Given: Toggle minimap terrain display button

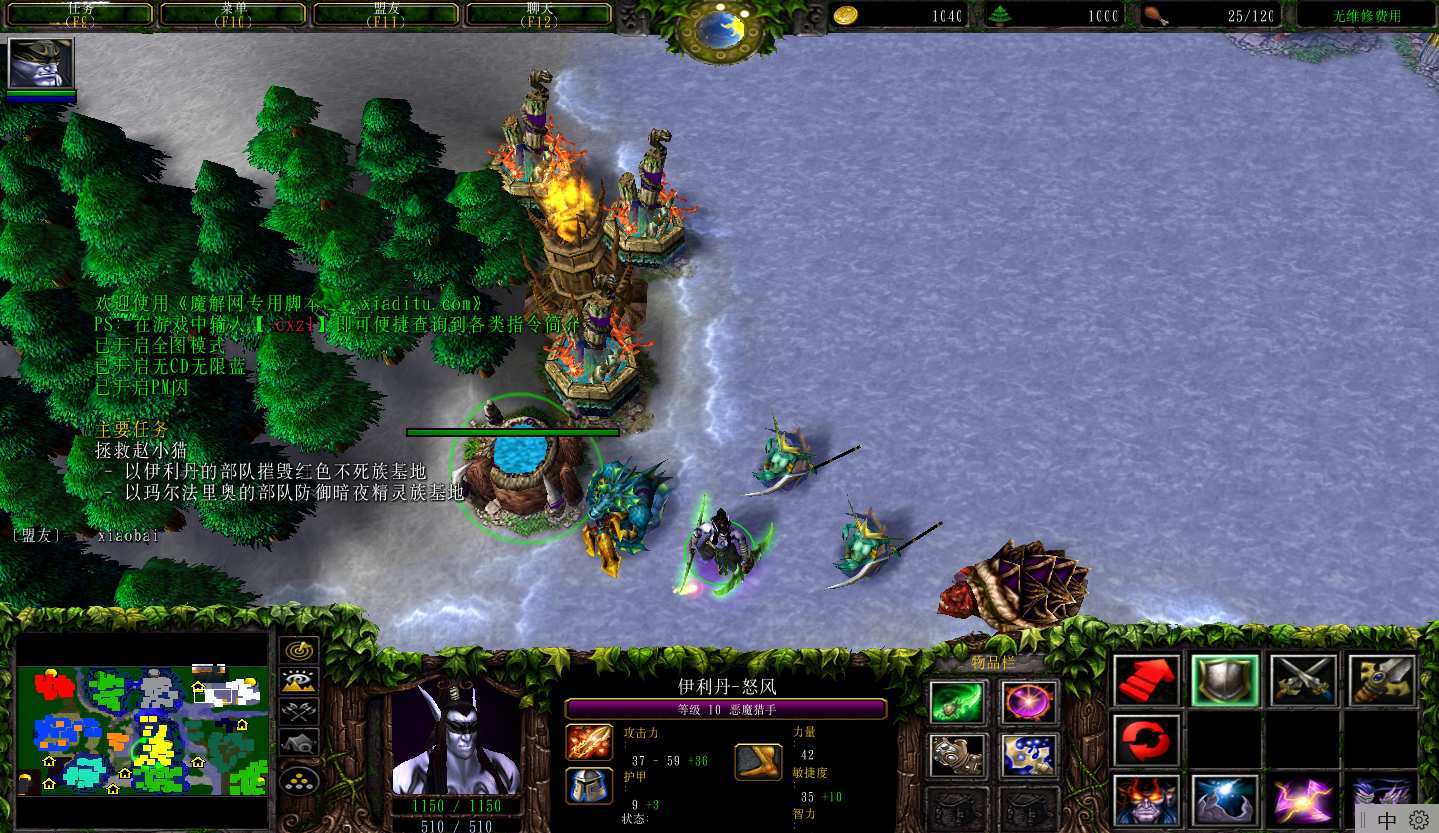Looking at the screenshot, I should coord(299,682).
